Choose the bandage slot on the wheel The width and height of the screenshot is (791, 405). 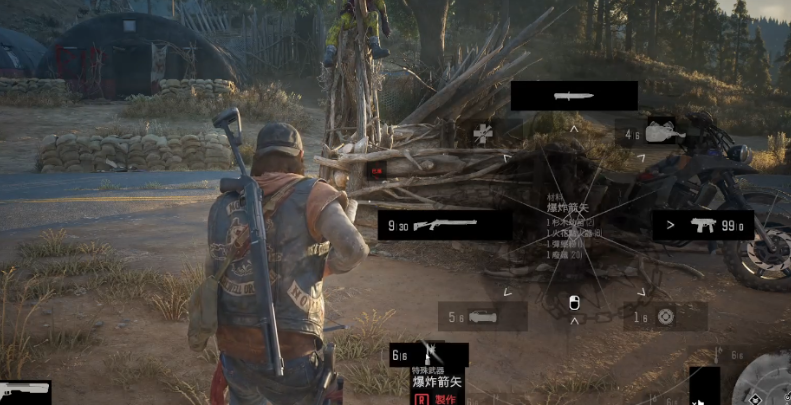click(483, 132)
